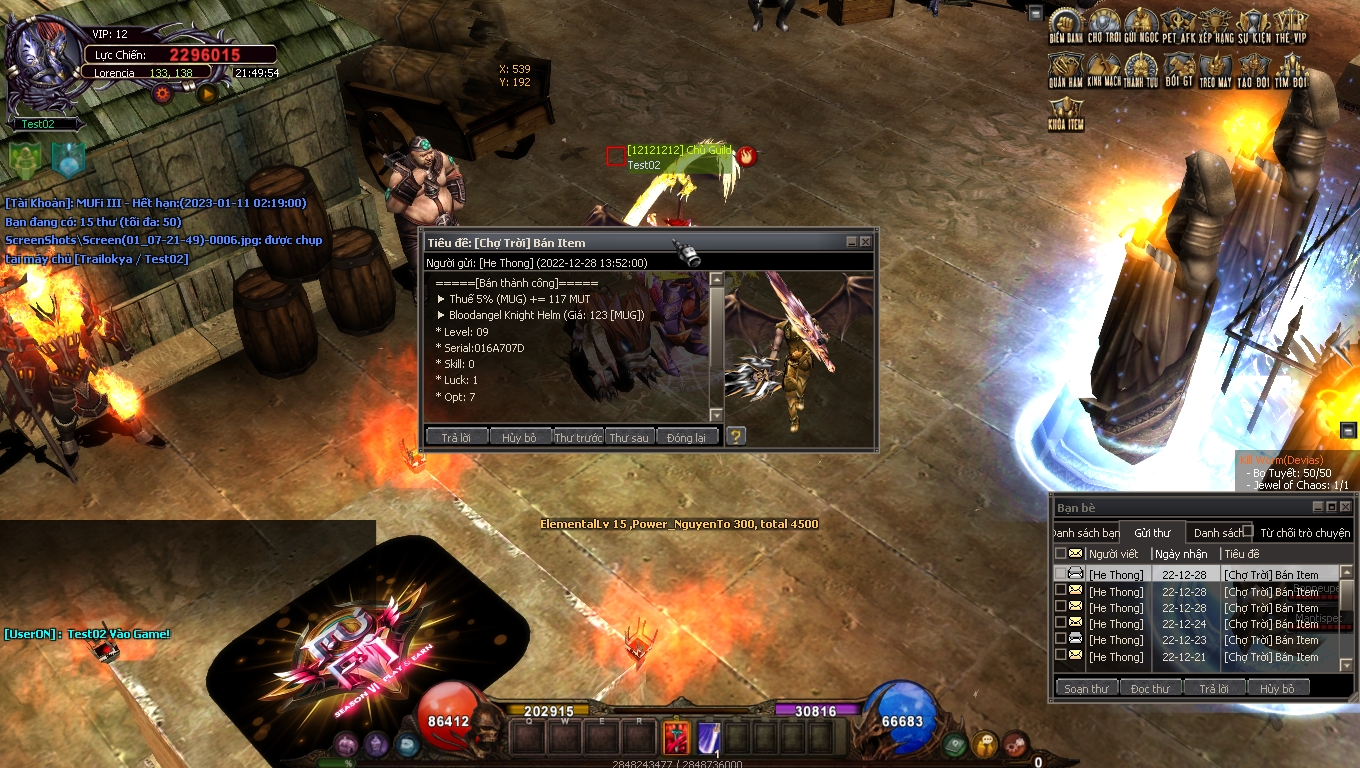Close the Bạn bè friends window
The width and height of the screenshot is (1360, 768).
tap(1345, 507)
